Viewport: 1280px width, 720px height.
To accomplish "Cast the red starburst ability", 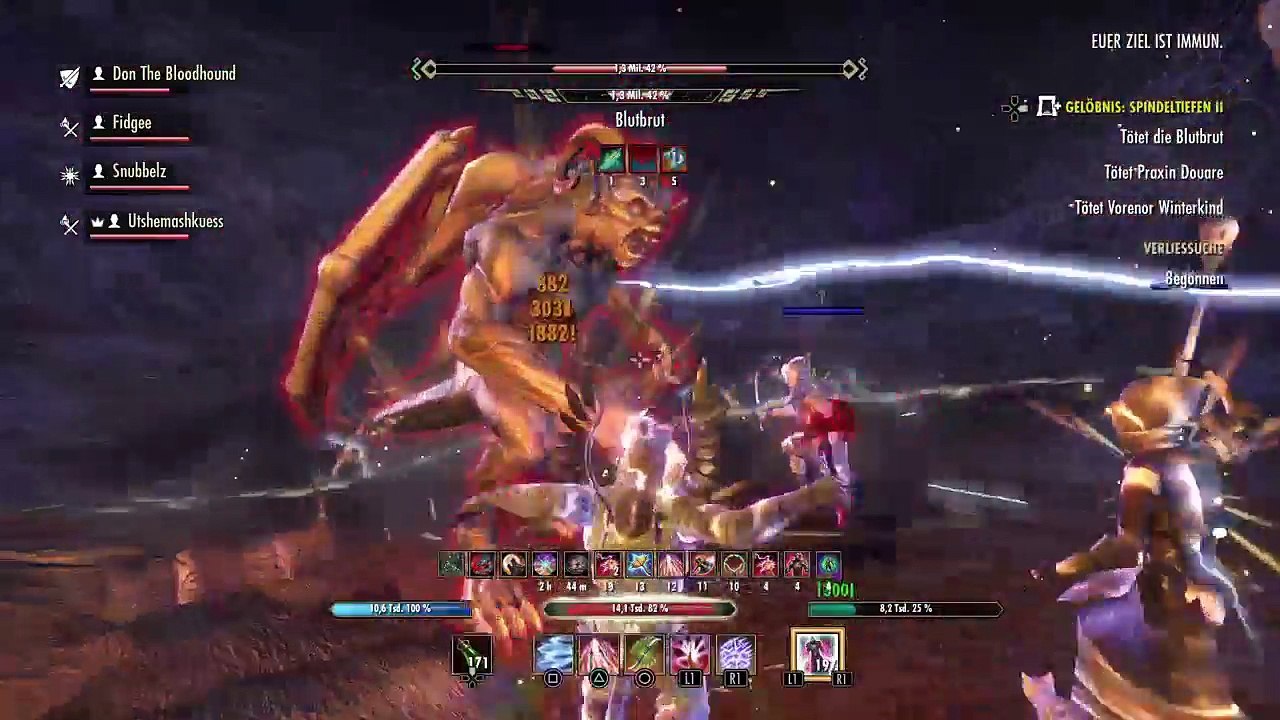I will (690, 655).
